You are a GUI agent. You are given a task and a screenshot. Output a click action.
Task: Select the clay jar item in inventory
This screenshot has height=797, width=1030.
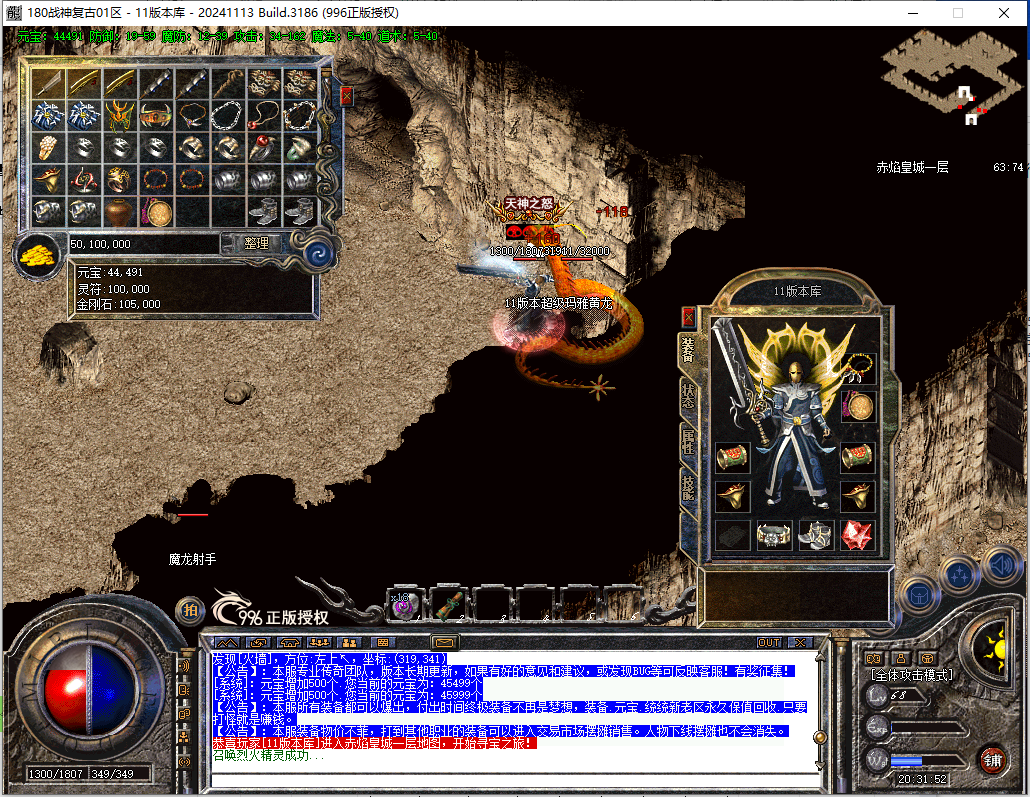[x=119, y=212]
